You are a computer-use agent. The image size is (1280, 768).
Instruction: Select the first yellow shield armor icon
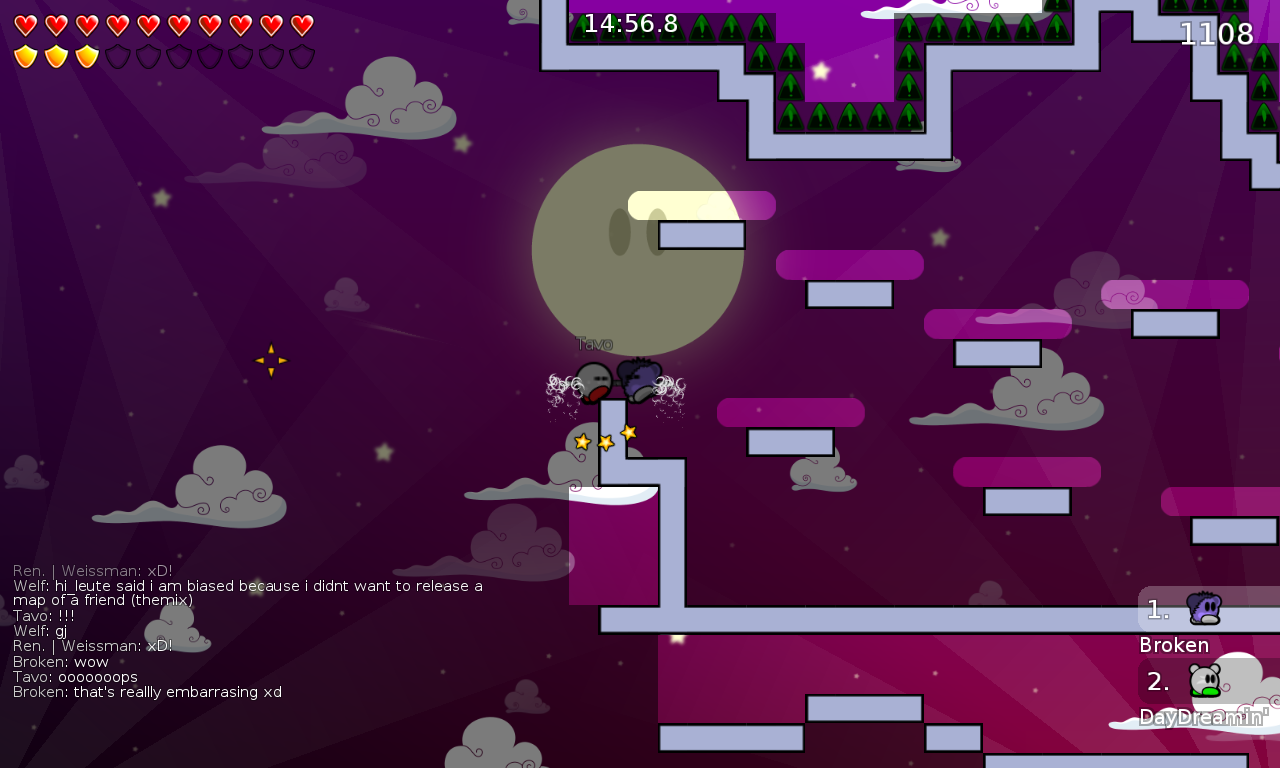tap(27, 57)
